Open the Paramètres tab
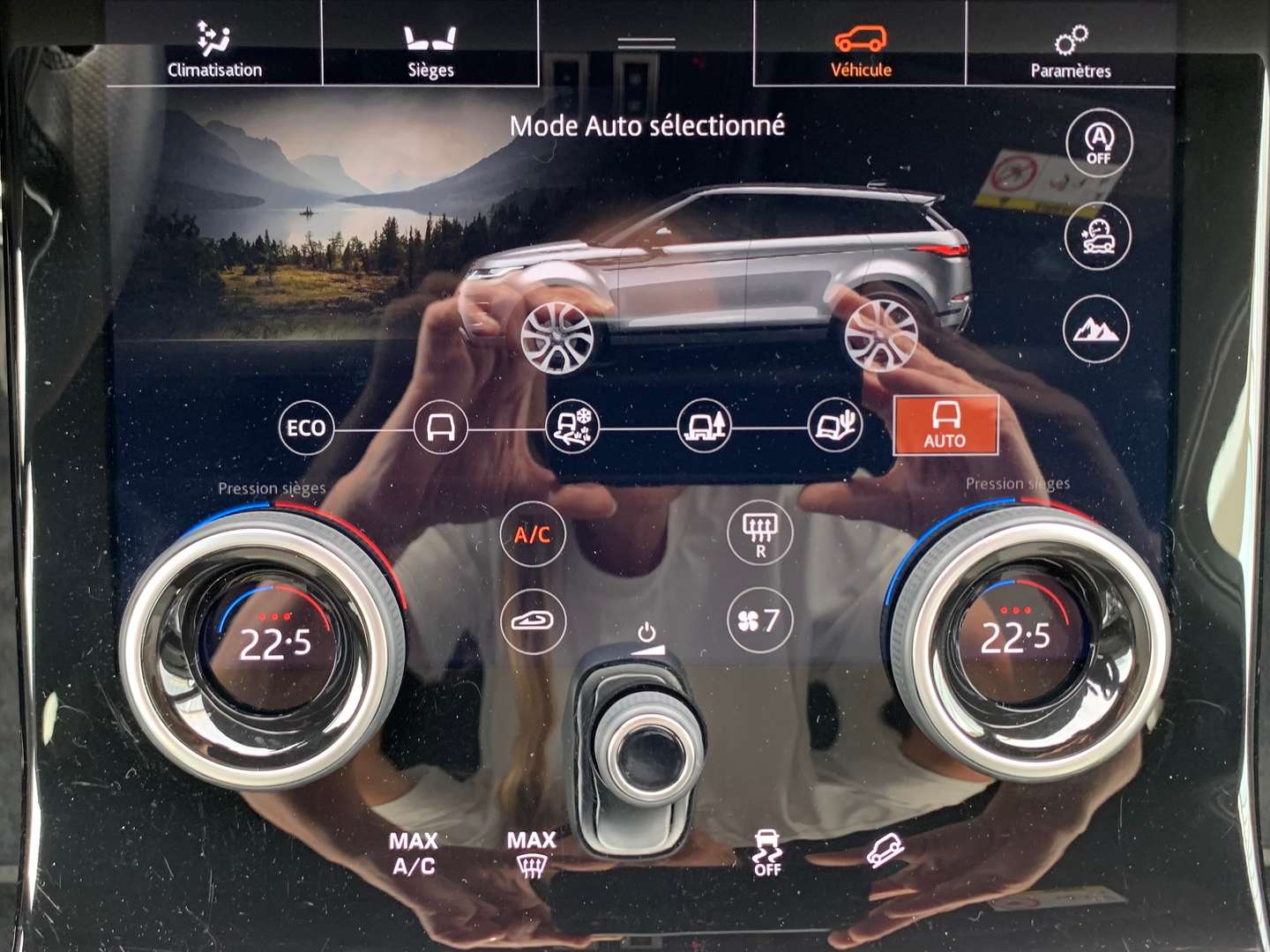This screenshot has width=1270, height=952. pos(1071,51)
